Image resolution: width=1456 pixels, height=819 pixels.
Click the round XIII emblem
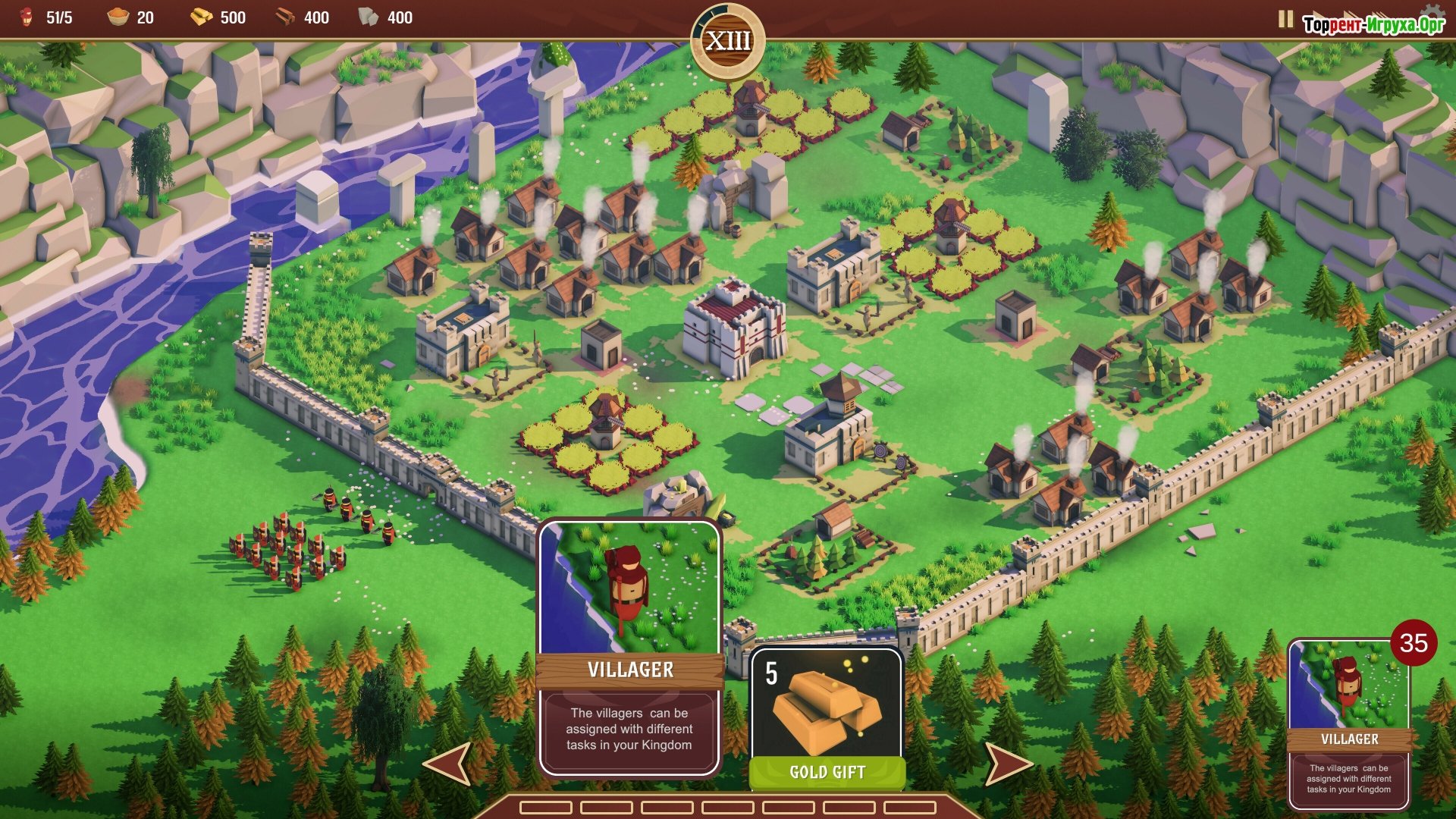coord(728,41)
